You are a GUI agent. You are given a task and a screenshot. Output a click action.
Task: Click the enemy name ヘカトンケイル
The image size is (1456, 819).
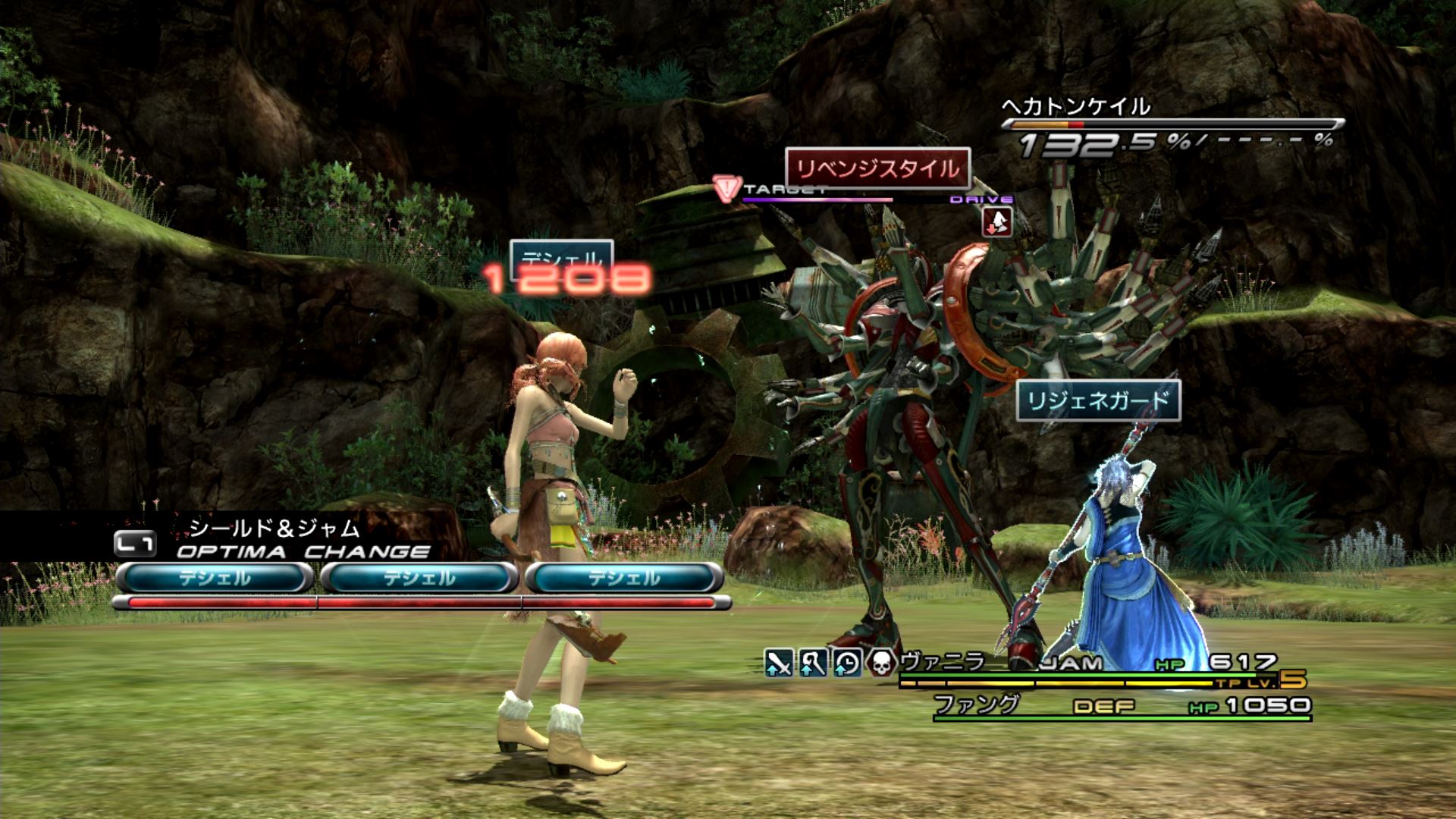click(x=1076, y=106)
